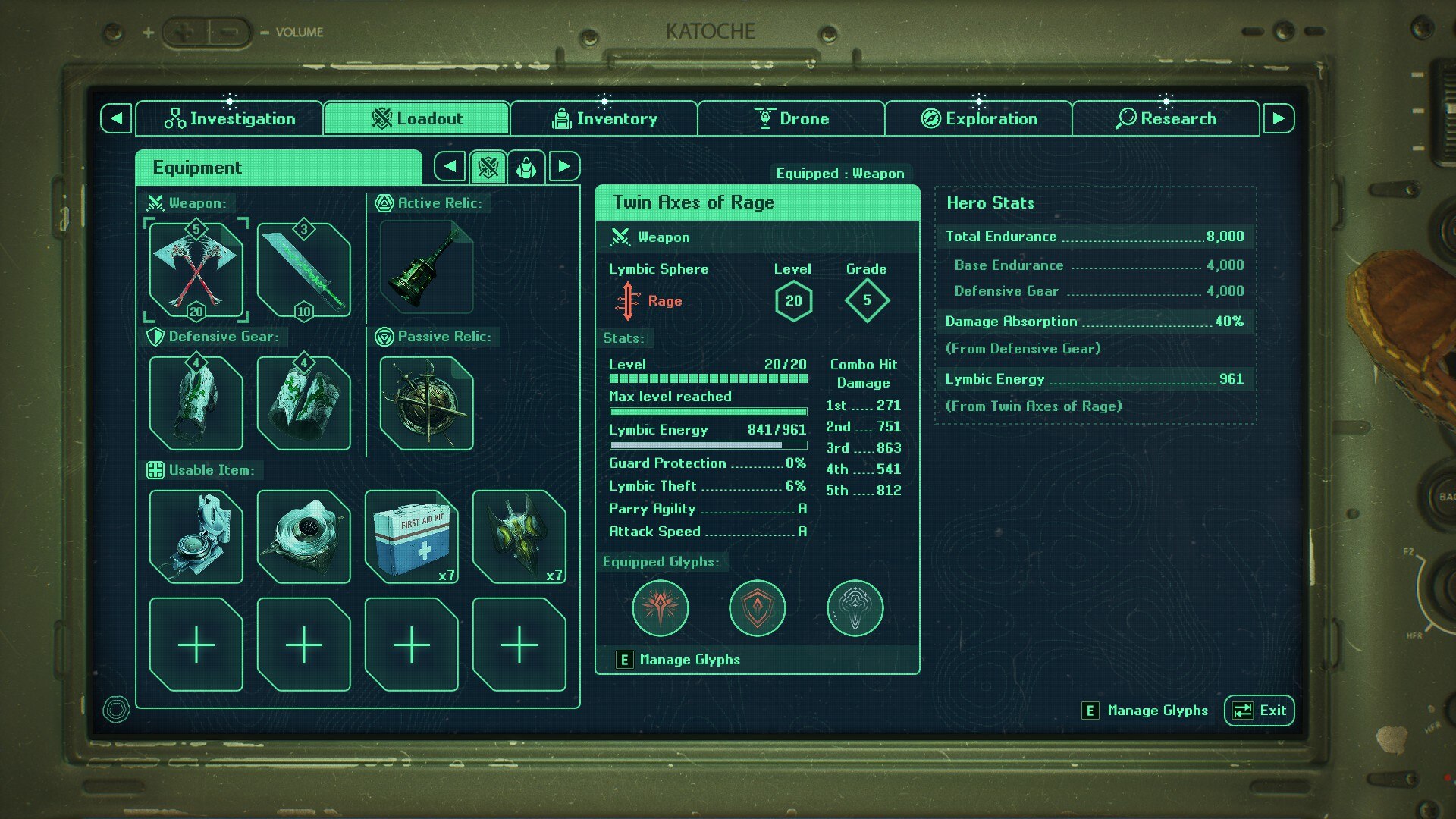The width and height of the screenshot is (1456, 819).
Task: Select the Twin Axes of Rage weapon slot
Action: click(x=196, y=270)
